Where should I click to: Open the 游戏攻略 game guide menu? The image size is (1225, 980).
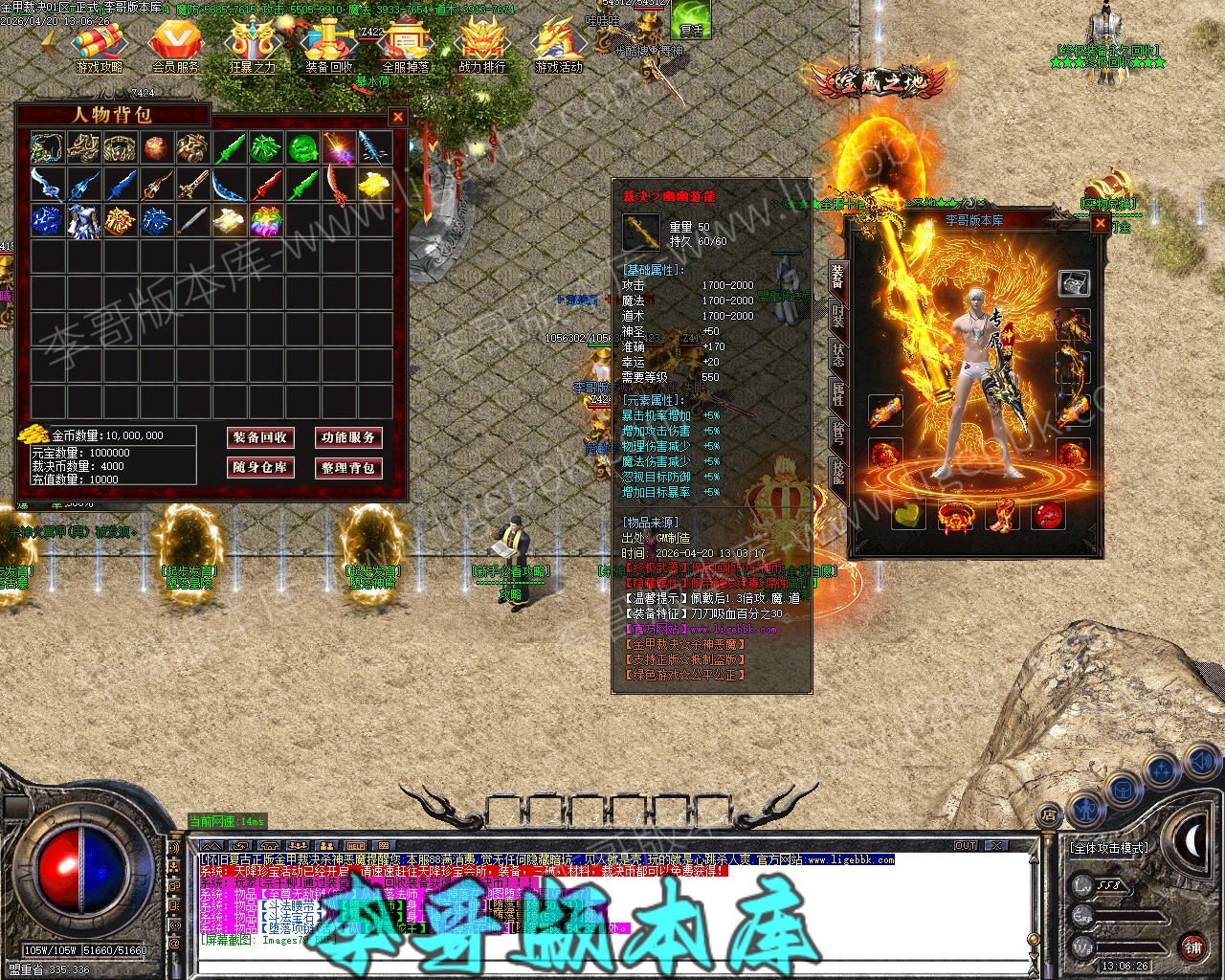click(100, 46)
